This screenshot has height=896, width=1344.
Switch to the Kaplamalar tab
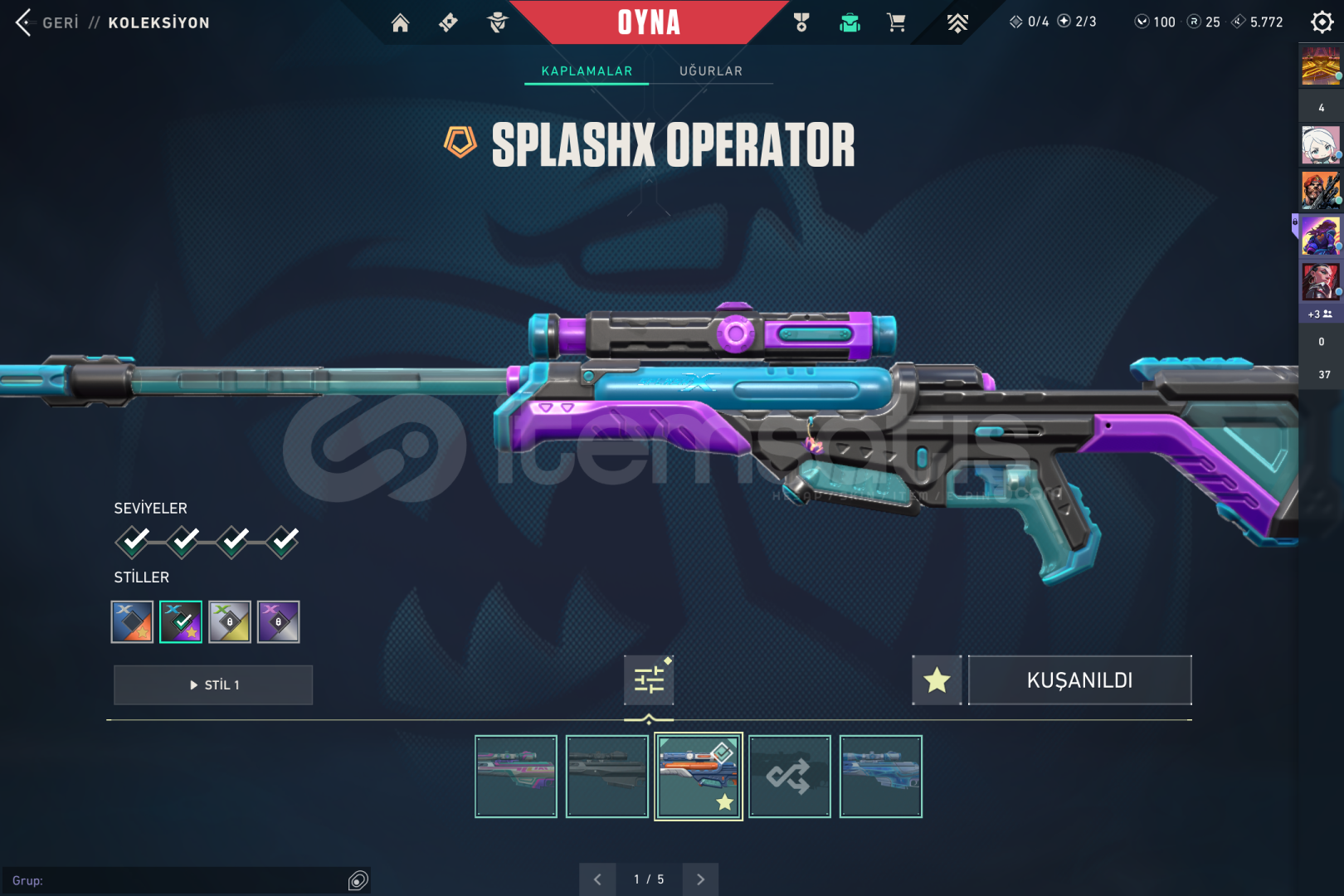[587, 71]
